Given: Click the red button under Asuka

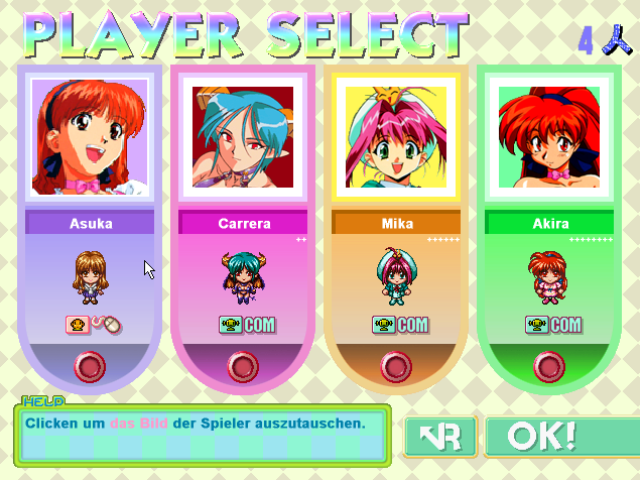Looking at the screenshot, I should (x=90, y=367).
